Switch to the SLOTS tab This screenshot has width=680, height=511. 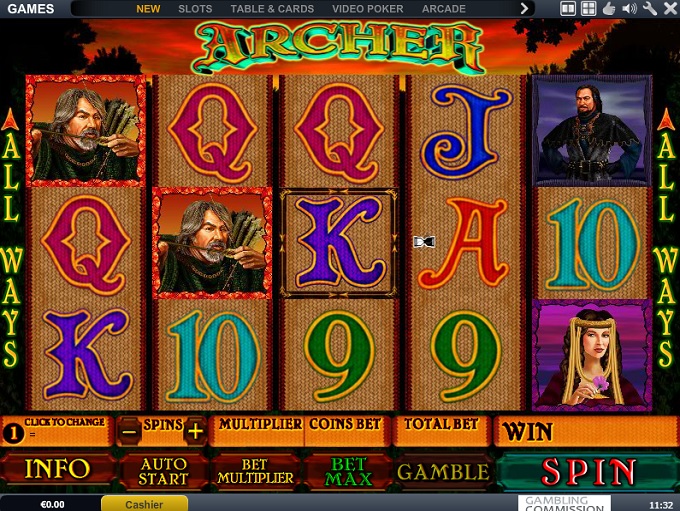point(195,9)
